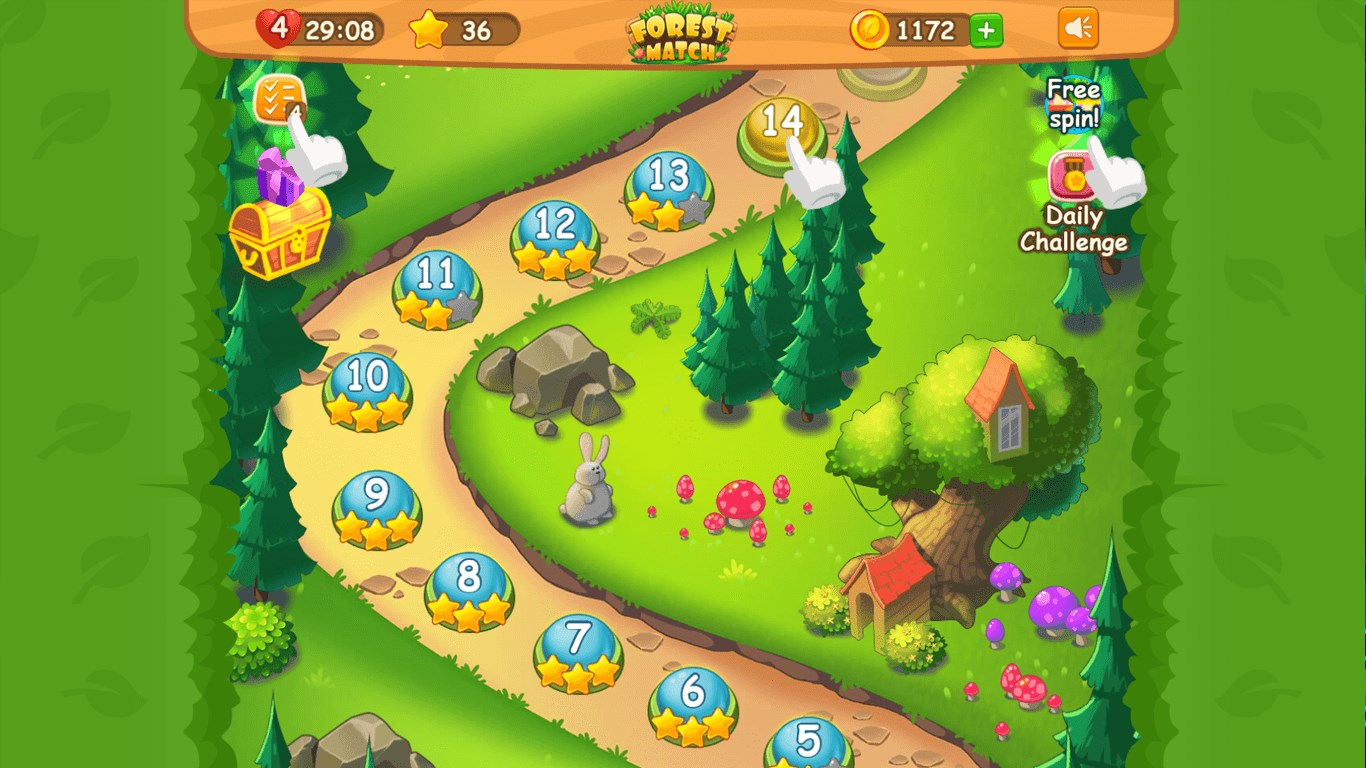The image size is (1366, 768).
Task: Open the orange task checklist
Action: point(274,99)
